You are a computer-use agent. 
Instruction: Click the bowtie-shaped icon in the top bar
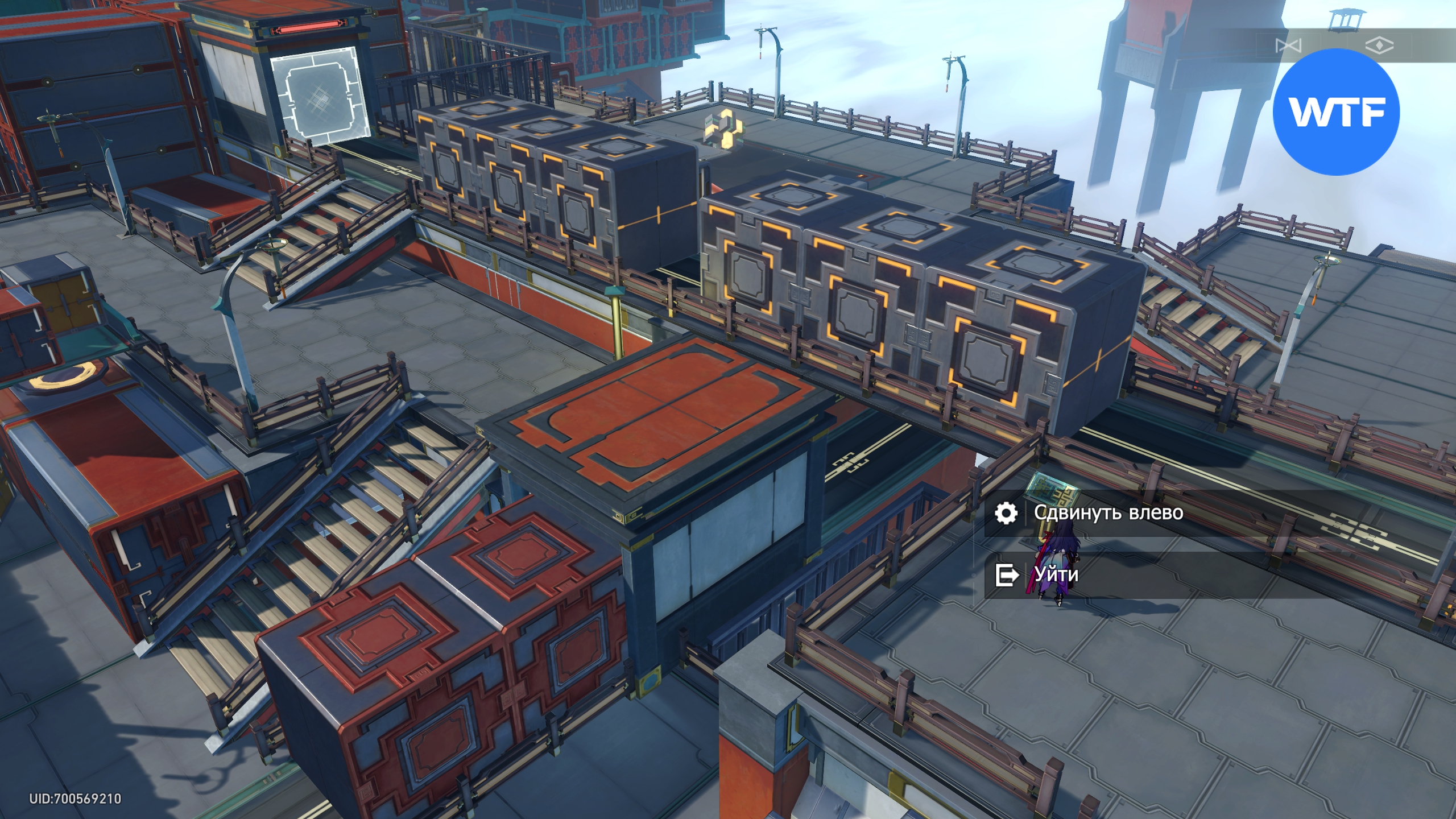1288,45
